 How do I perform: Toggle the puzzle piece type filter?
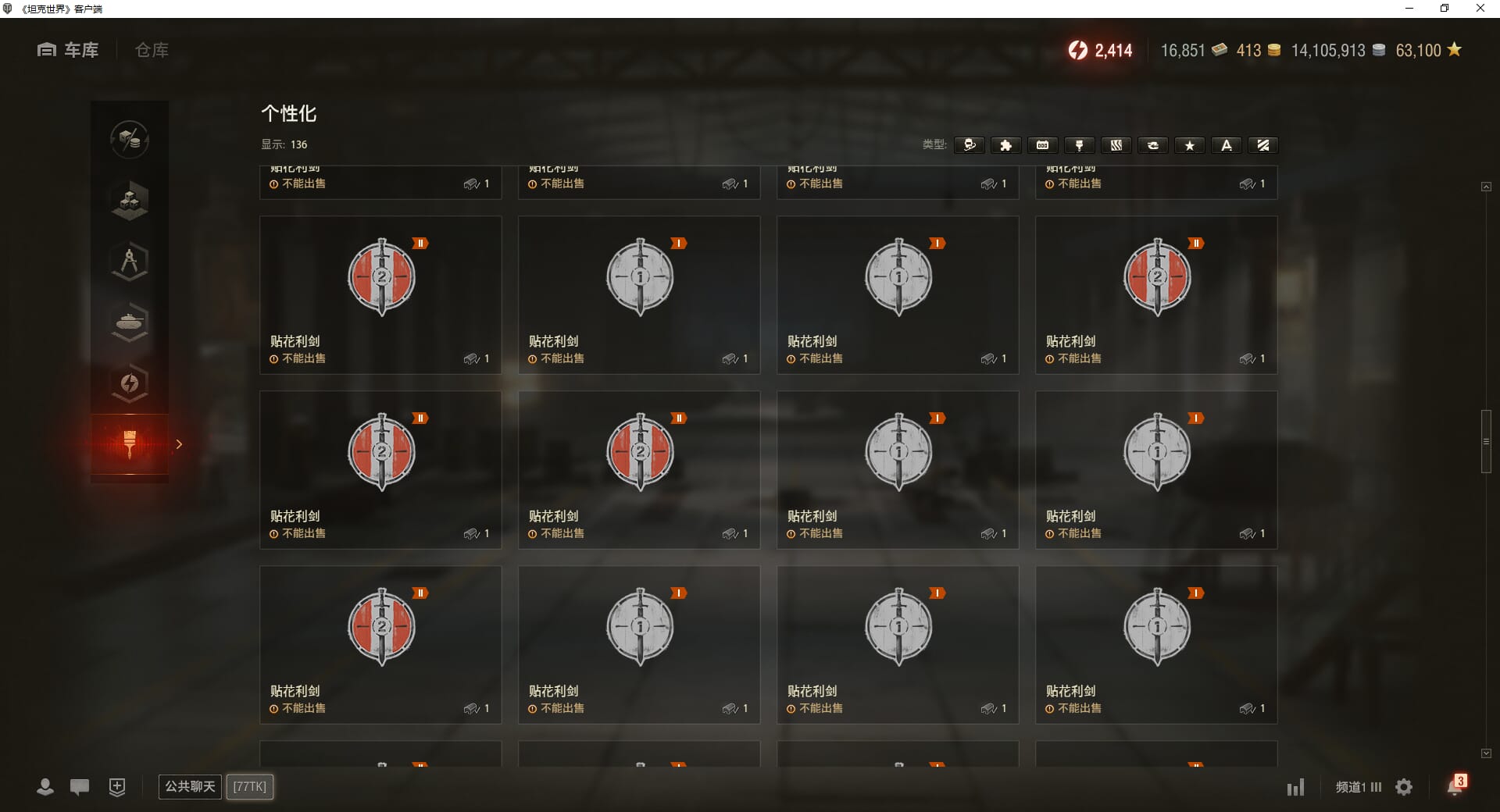(1005, 145)
